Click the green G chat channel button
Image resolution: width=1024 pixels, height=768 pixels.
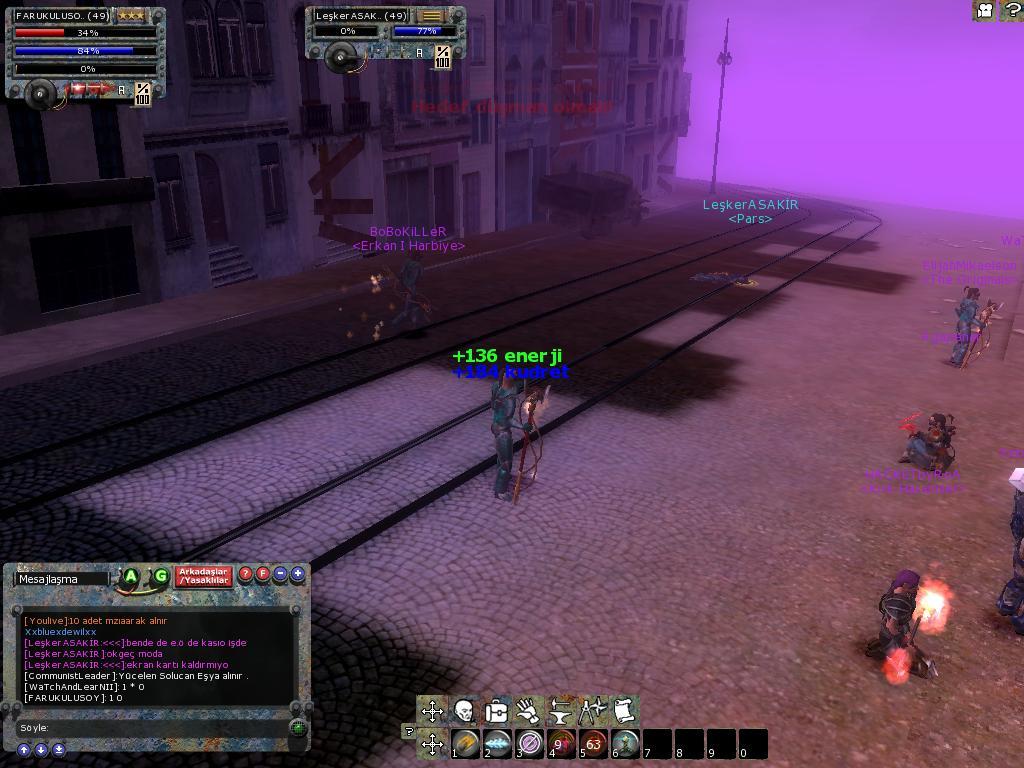click(x=160, y=577)
